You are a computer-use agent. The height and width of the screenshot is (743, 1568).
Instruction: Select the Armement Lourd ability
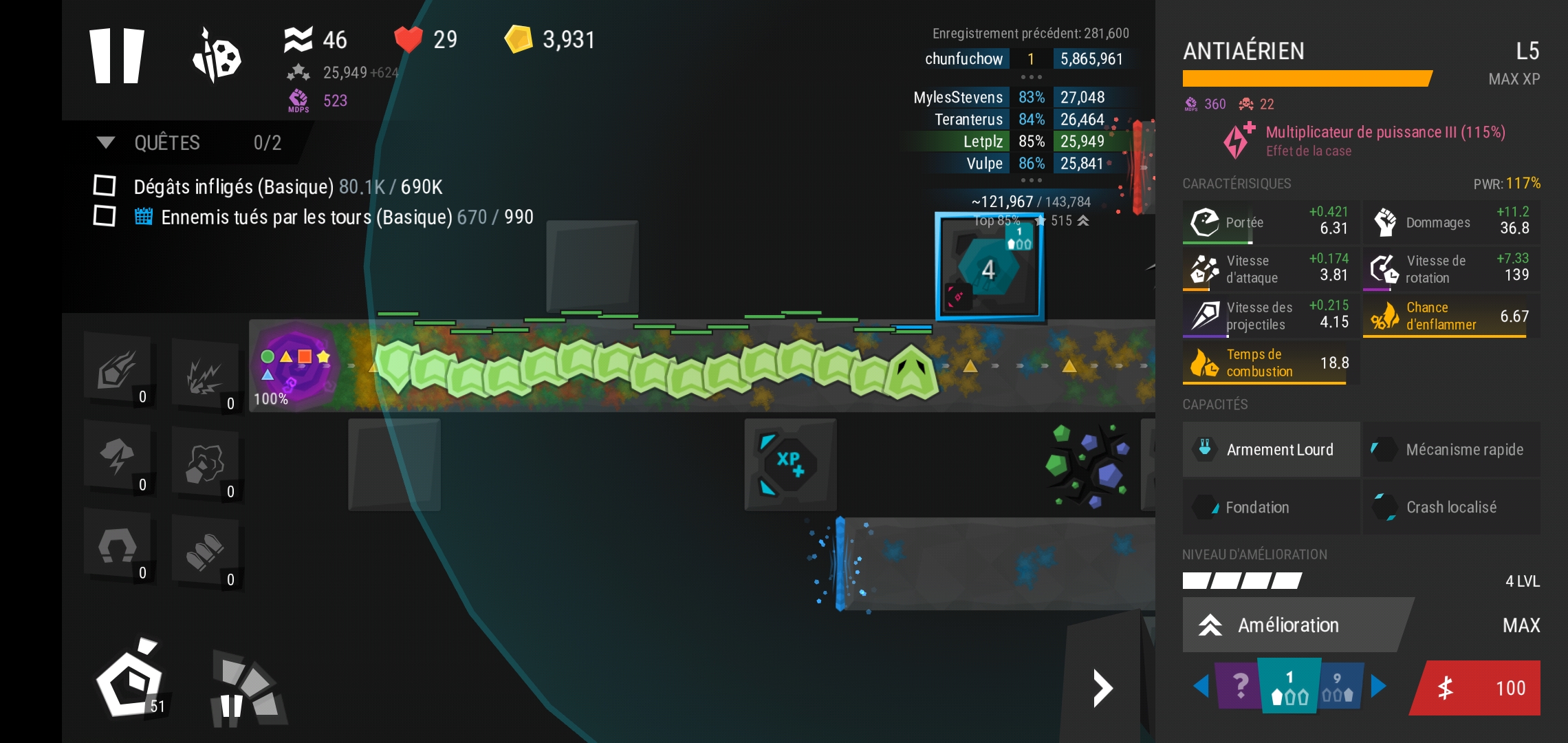pos(1271,449)
